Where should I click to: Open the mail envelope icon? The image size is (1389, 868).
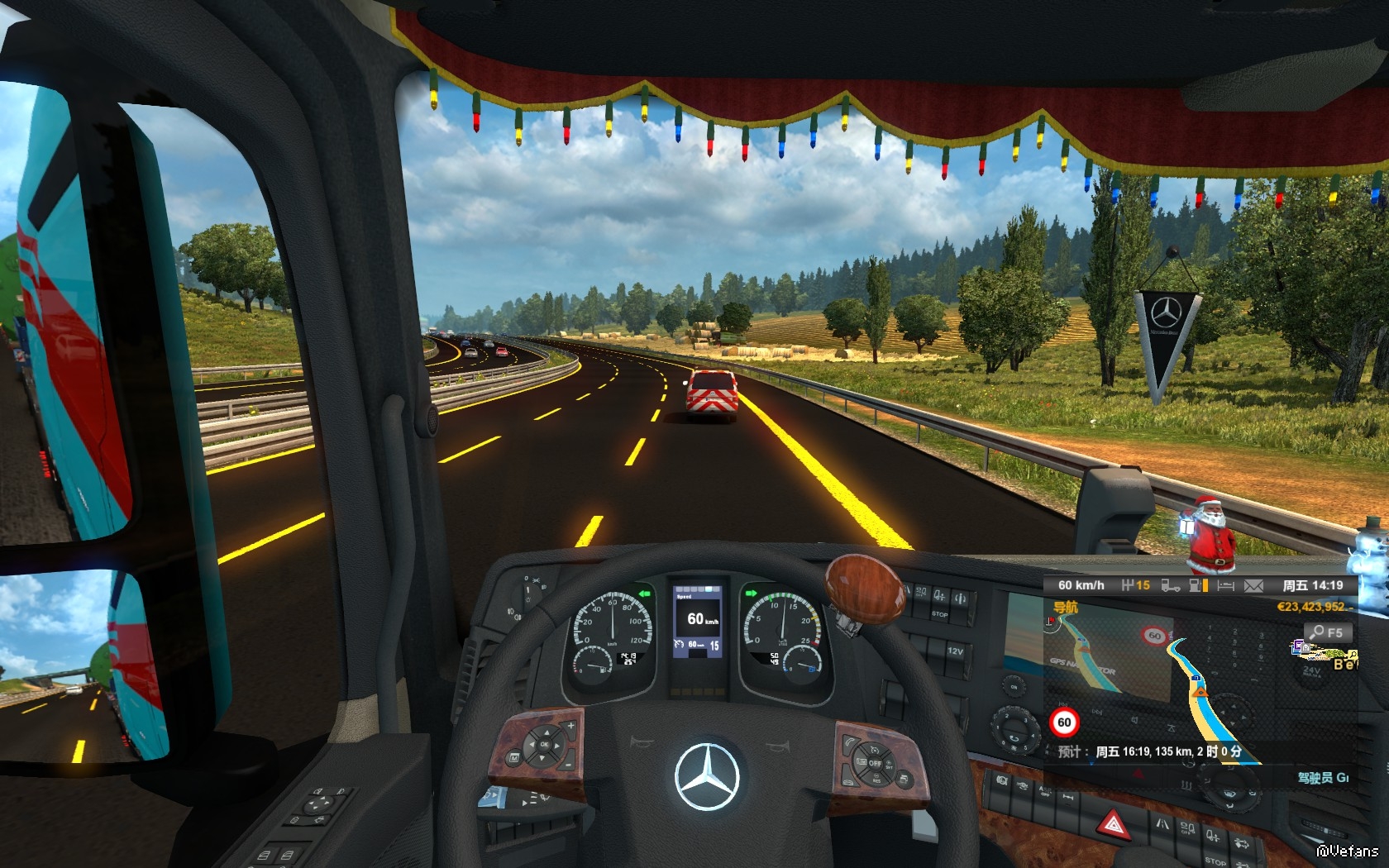click(1253, 585)
